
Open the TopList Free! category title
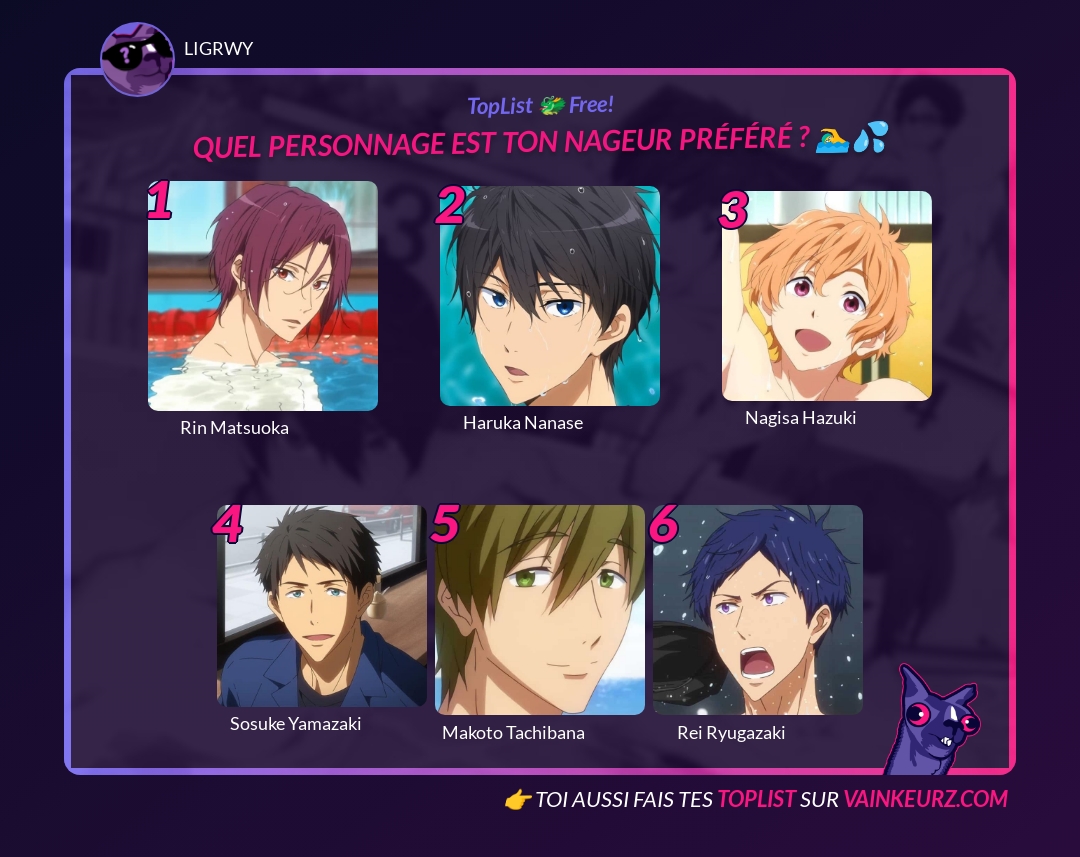pyautogui.click(x=540, y=105)
